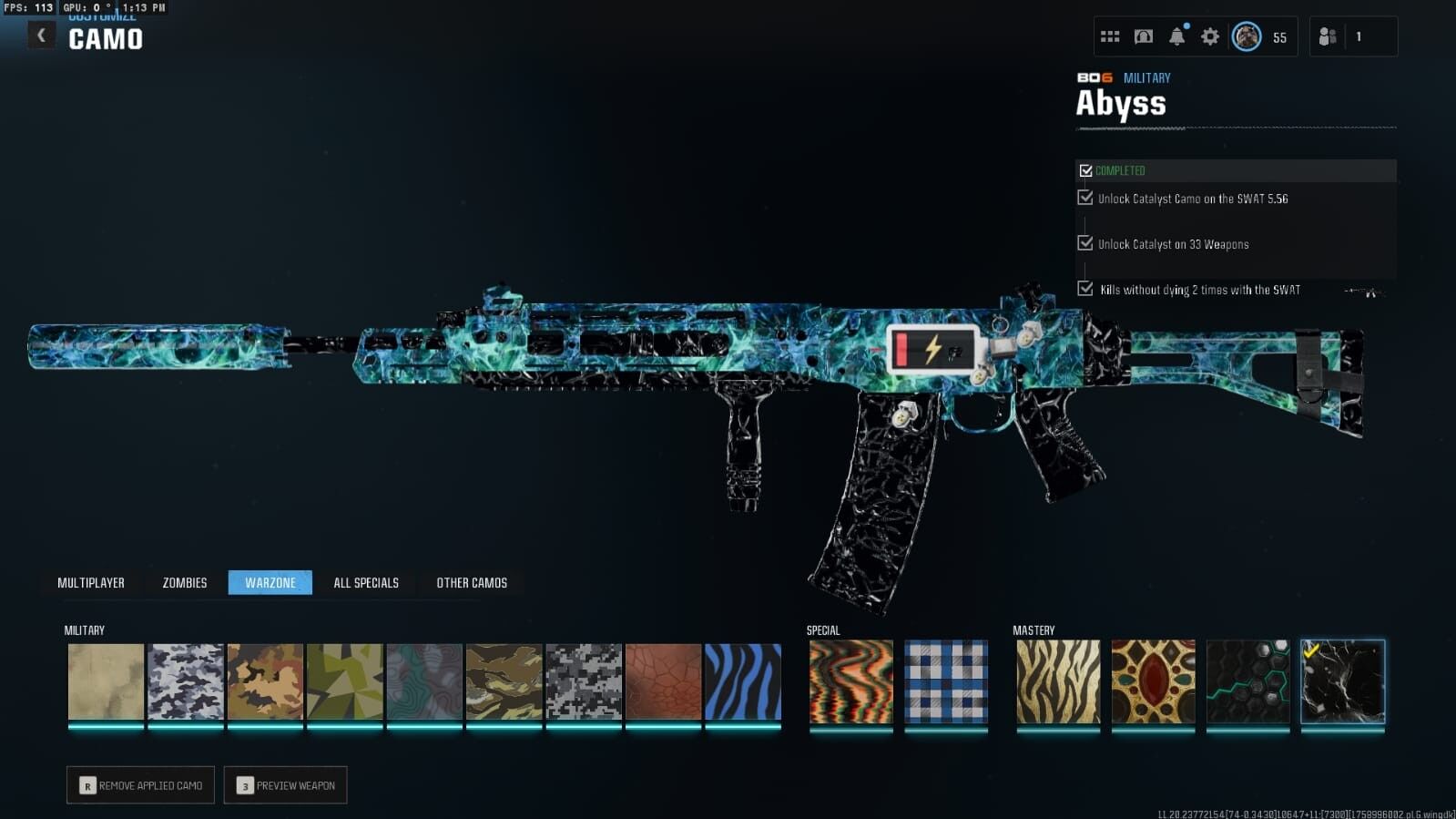Screen dimensions: 1456x819
Task: Click the back arrow next to CAMO
Action: coord(40,34)
